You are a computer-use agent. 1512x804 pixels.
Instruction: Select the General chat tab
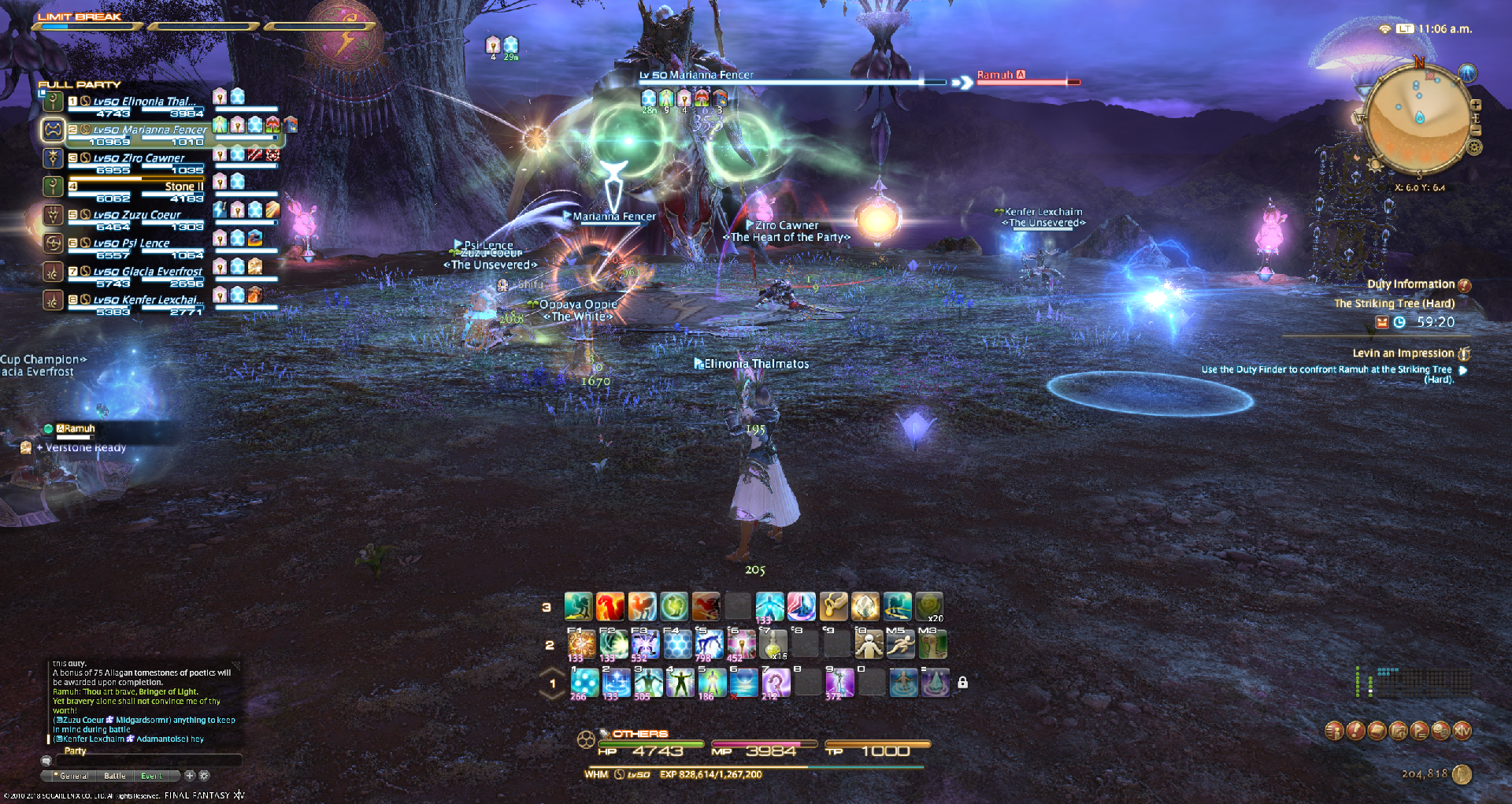(x=74, y=776)
